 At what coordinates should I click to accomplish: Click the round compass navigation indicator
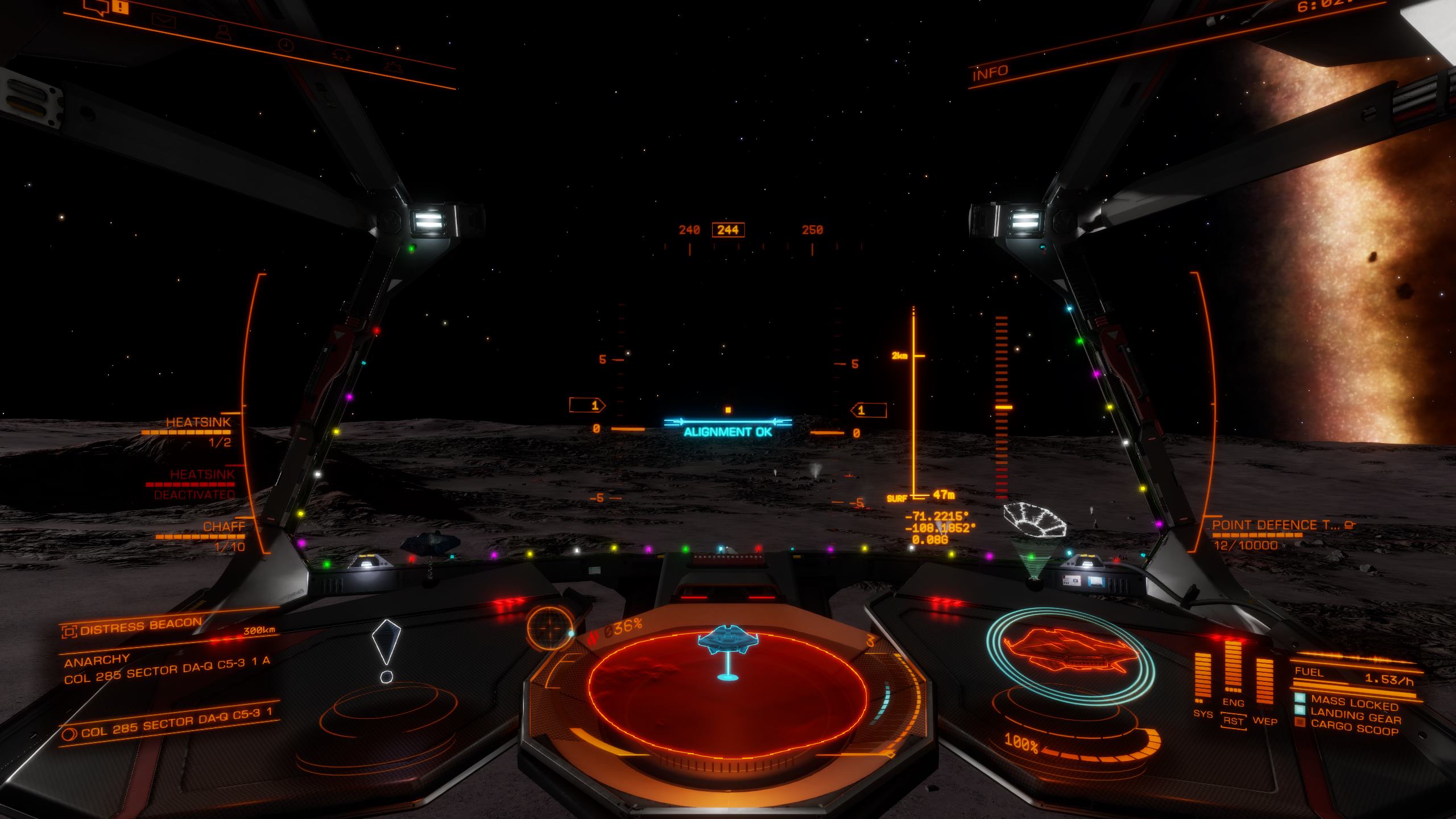548,628
